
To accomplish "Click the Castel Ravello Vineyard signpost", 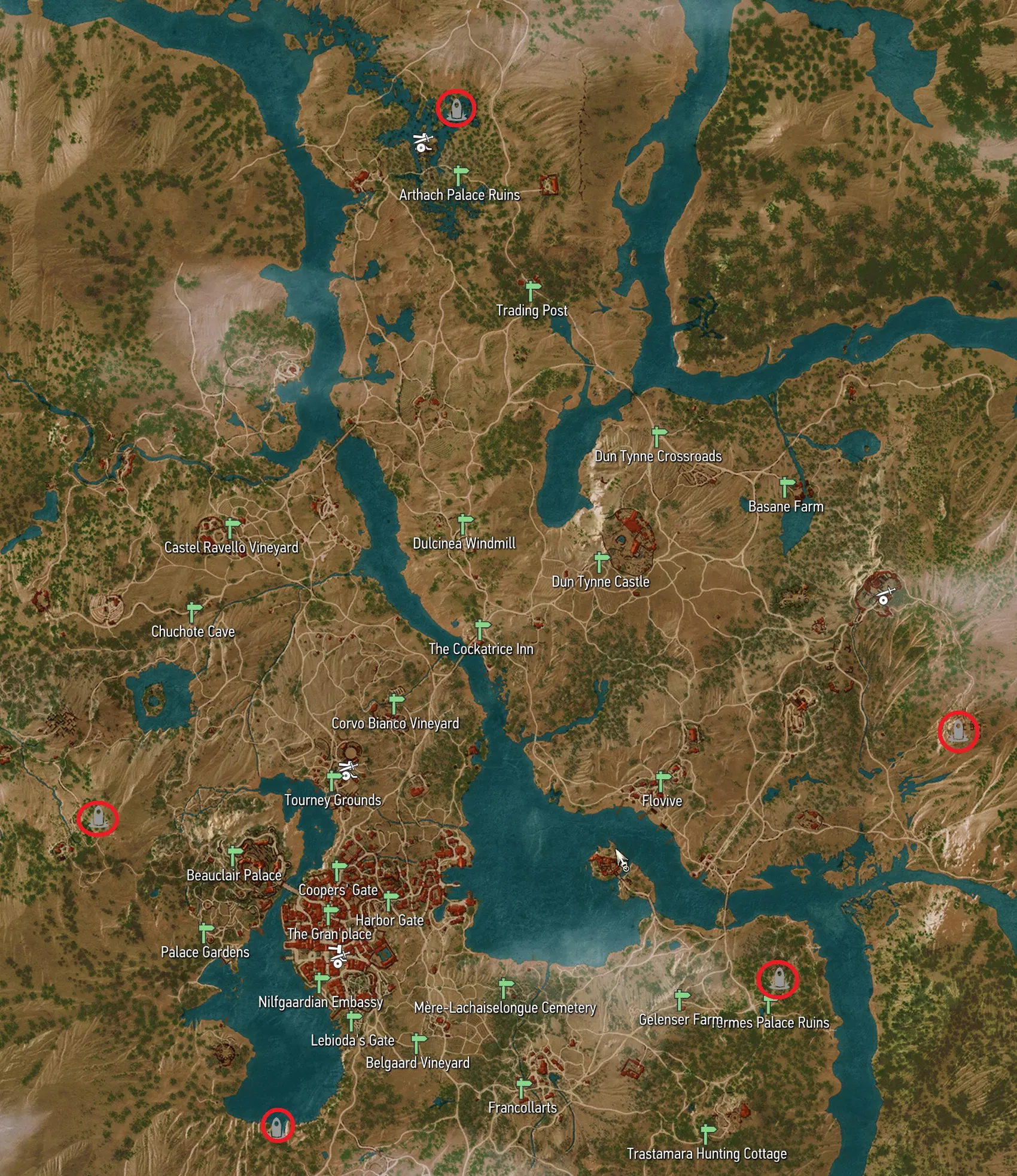I will pos(229,527).
